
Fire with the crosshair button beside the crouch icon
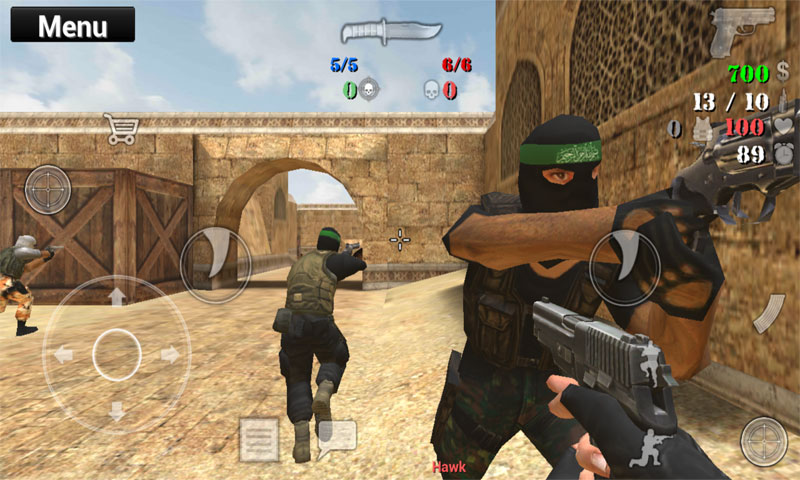click(x=764, y=441)
